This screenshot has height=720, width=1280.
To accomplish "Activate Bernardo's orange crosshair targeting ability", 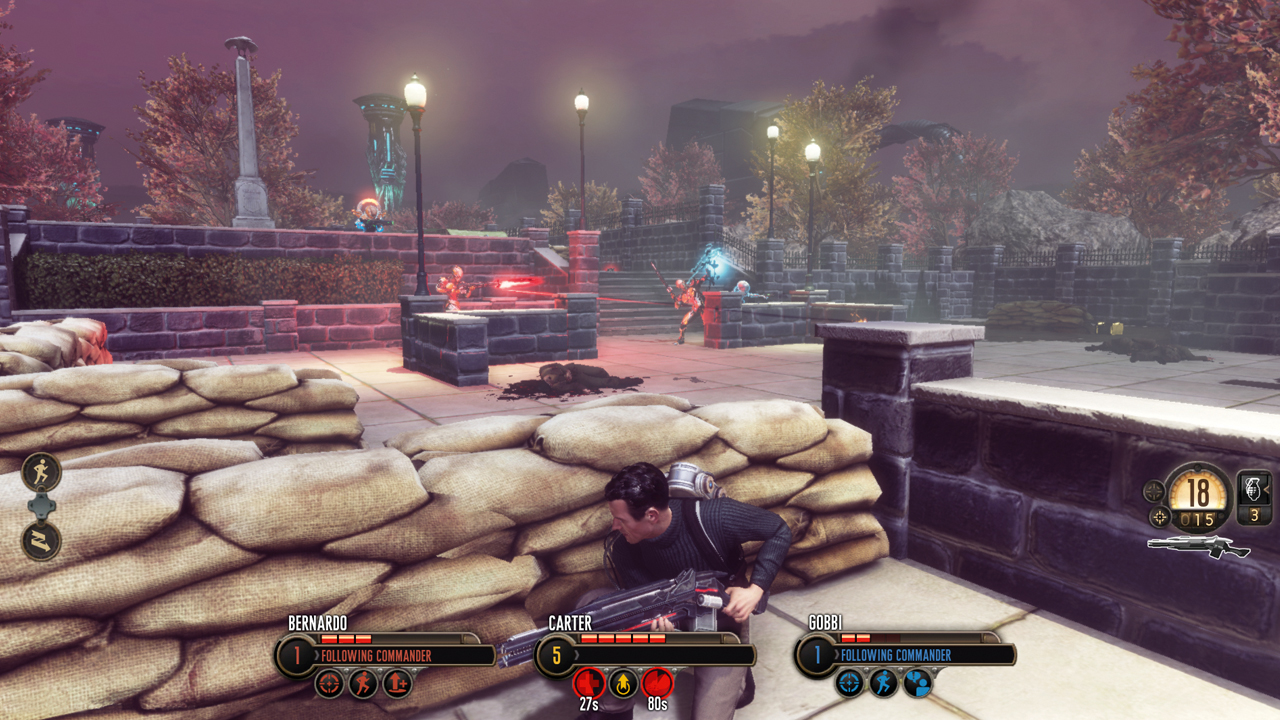I will pyautogui.click(x=329, y=683).
